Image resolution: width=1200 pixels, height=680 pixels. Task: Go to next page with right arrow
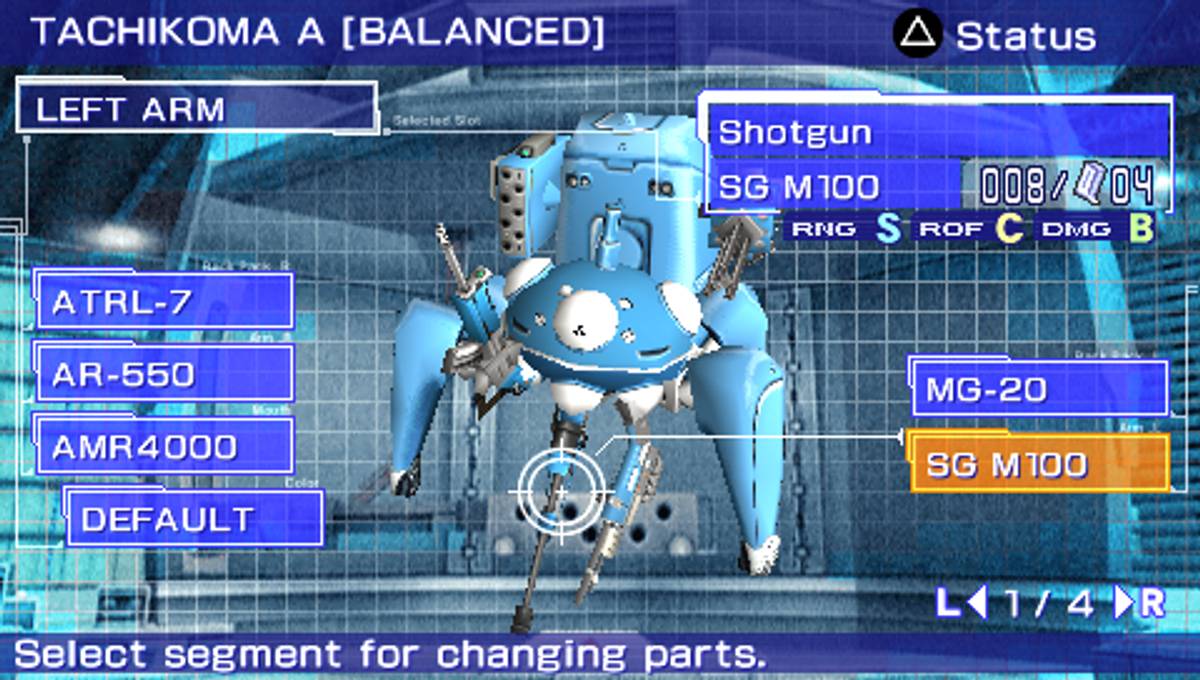pyautogui.click(x=1125, y=603)
